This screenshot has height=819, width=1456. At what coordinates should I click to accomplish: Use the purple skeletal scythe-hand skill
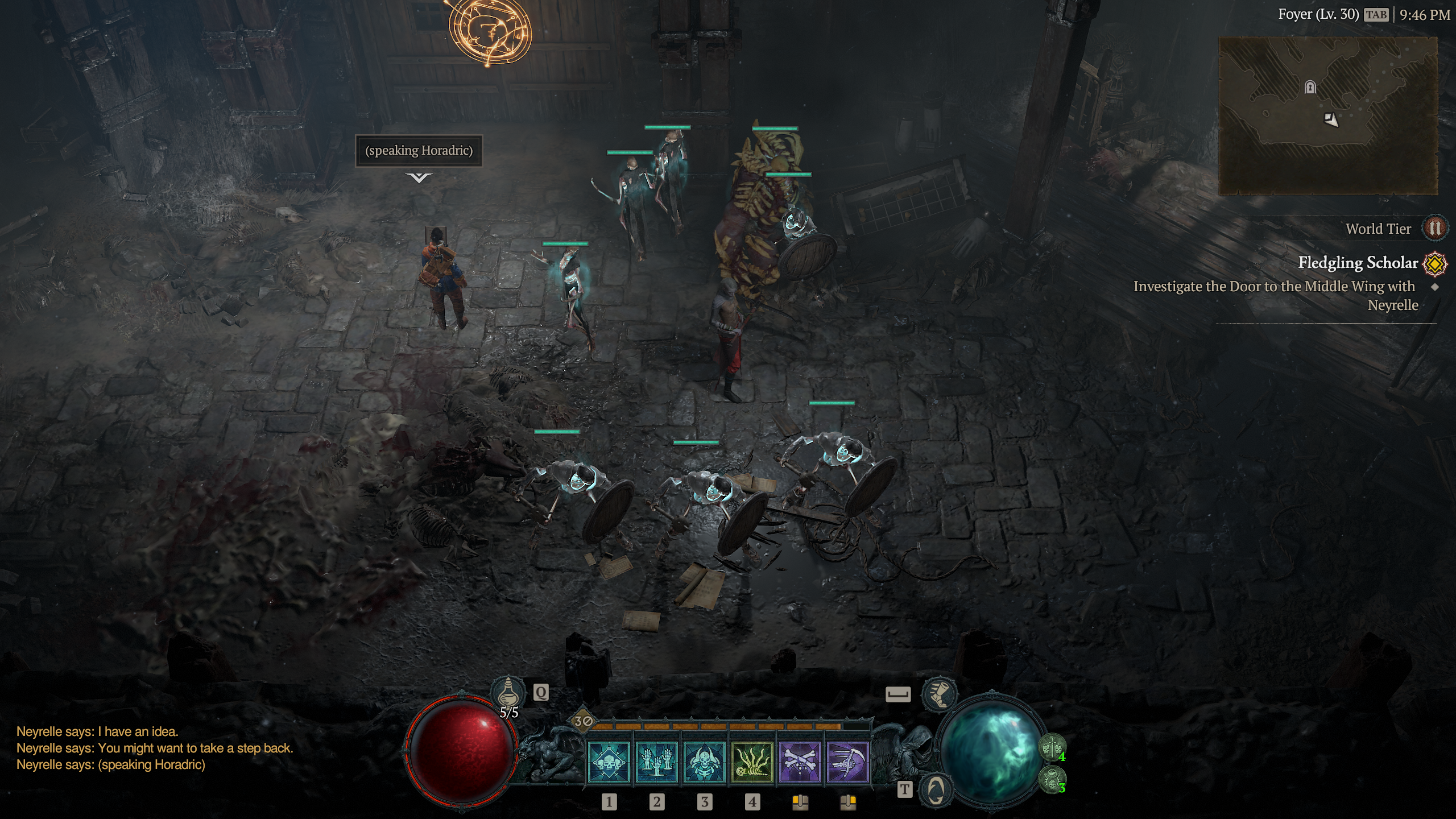[x=847, y=763]
